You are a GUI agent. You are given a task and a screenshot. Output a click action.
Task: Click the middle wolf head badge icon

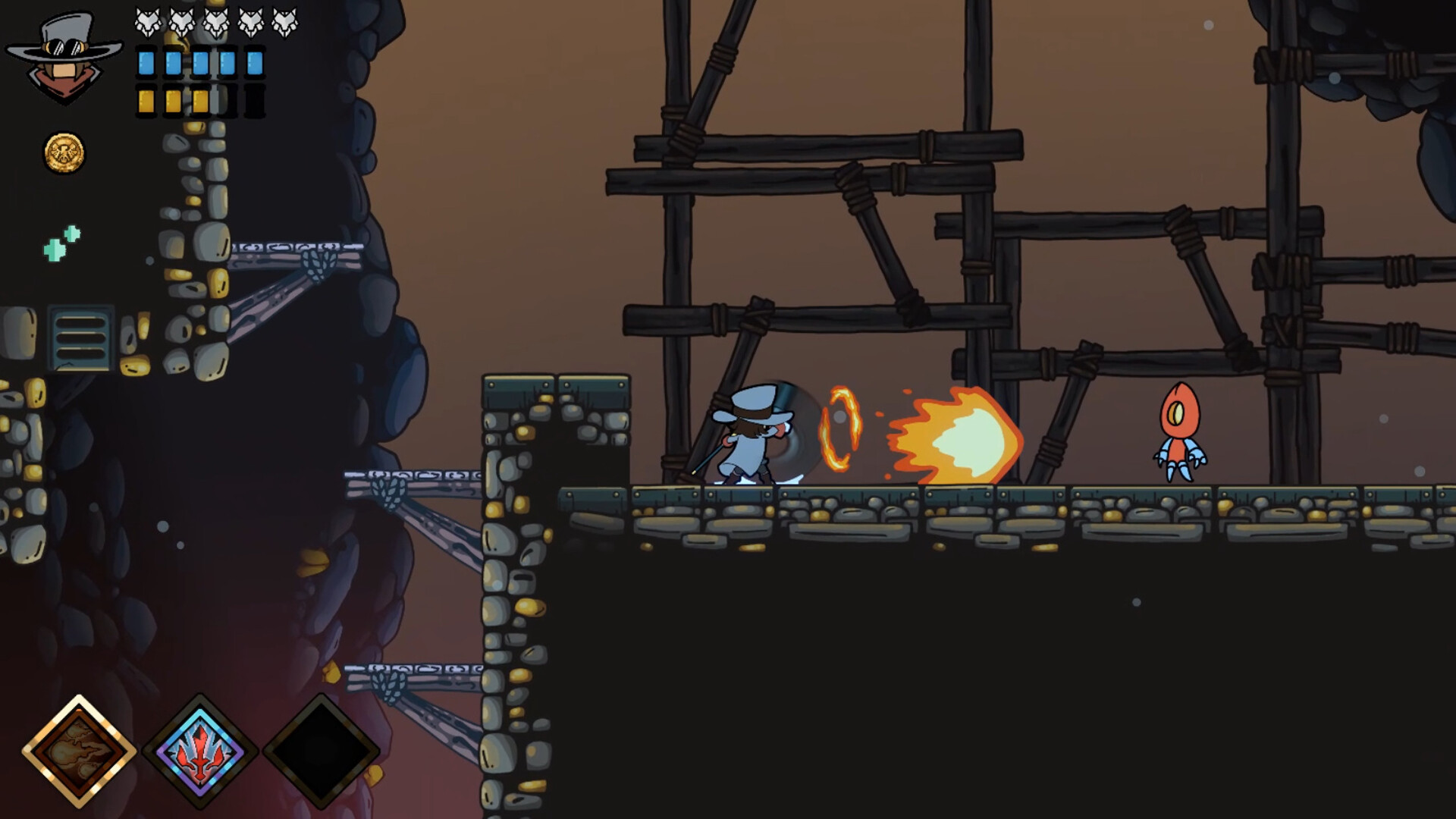point(215,21)
